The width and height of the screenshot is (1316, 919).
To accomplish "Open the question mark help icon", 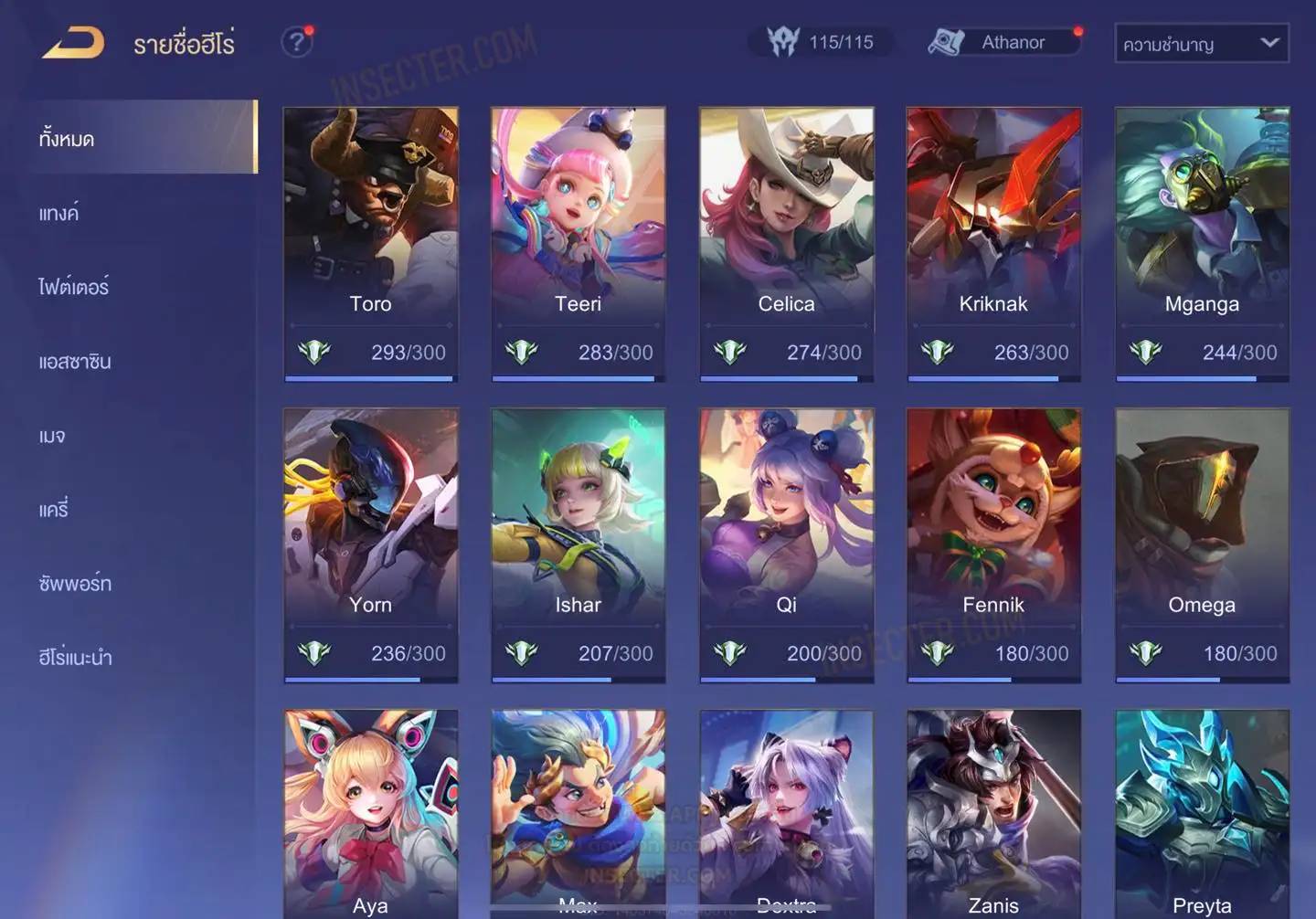I will (x=296, y=42).
